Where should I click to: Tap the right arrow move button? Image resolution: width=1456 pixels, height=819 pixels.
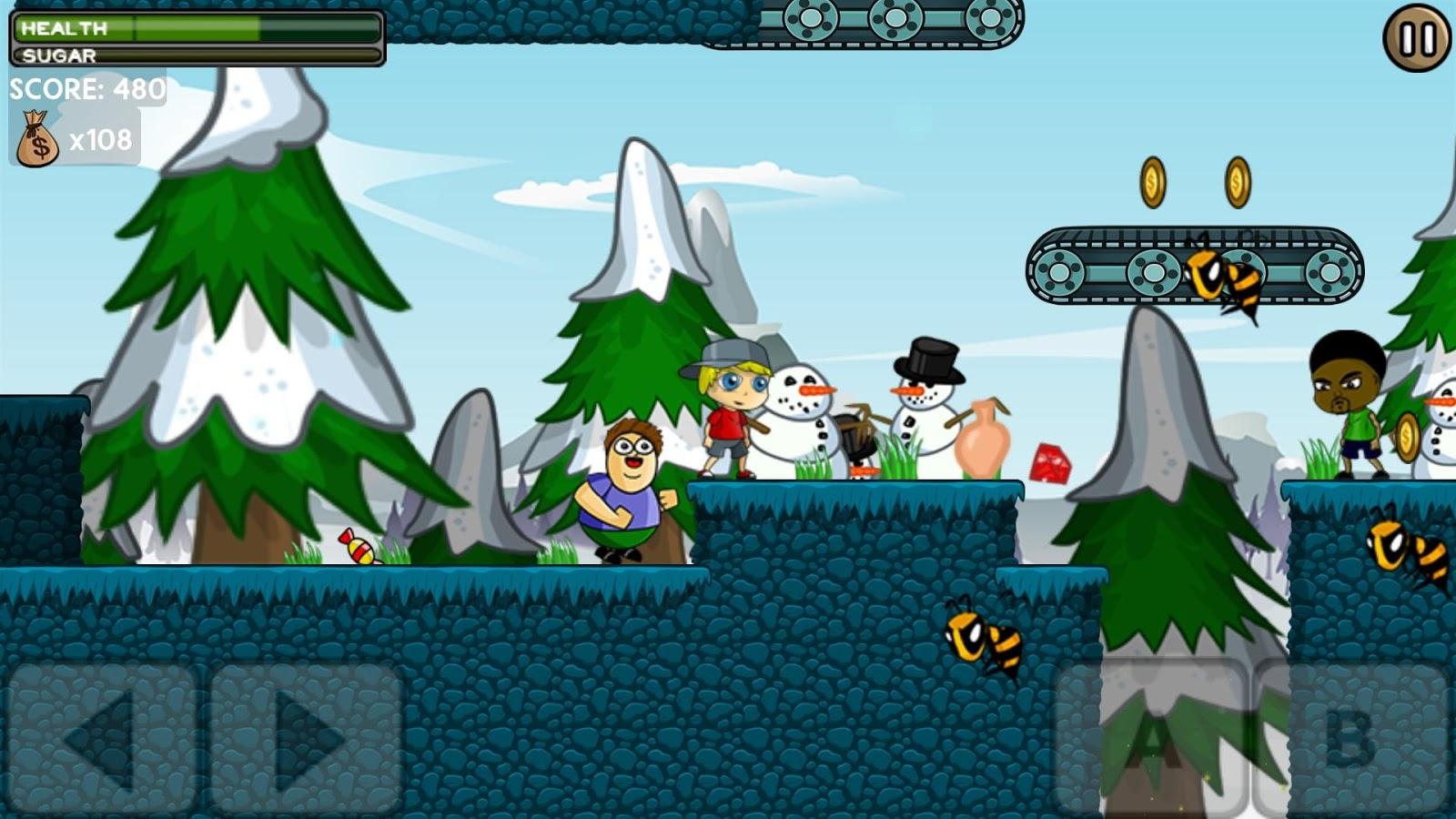click(x=307, y=739)
